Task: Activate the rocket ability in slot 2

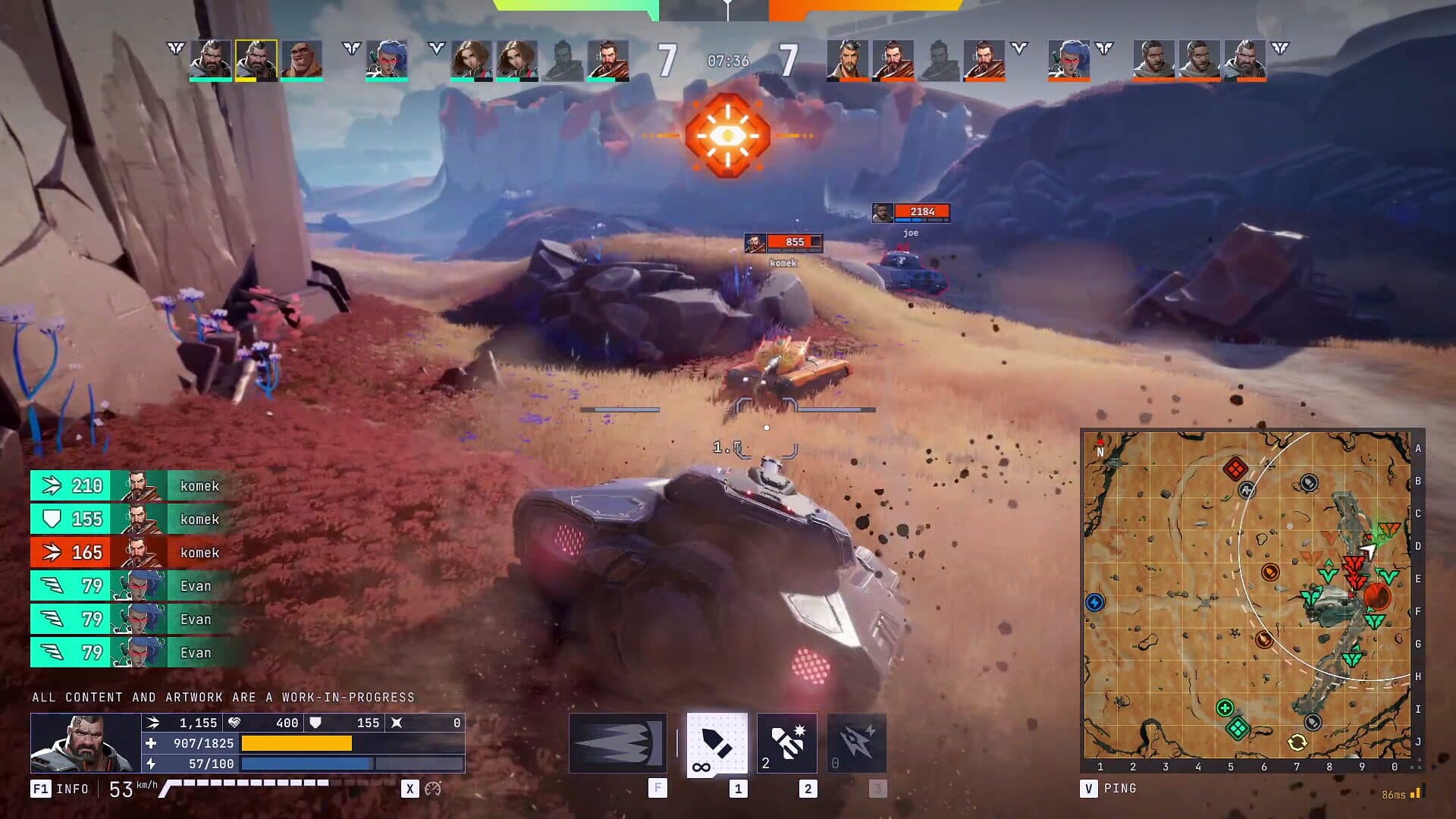Action: [x=786, y=742]
